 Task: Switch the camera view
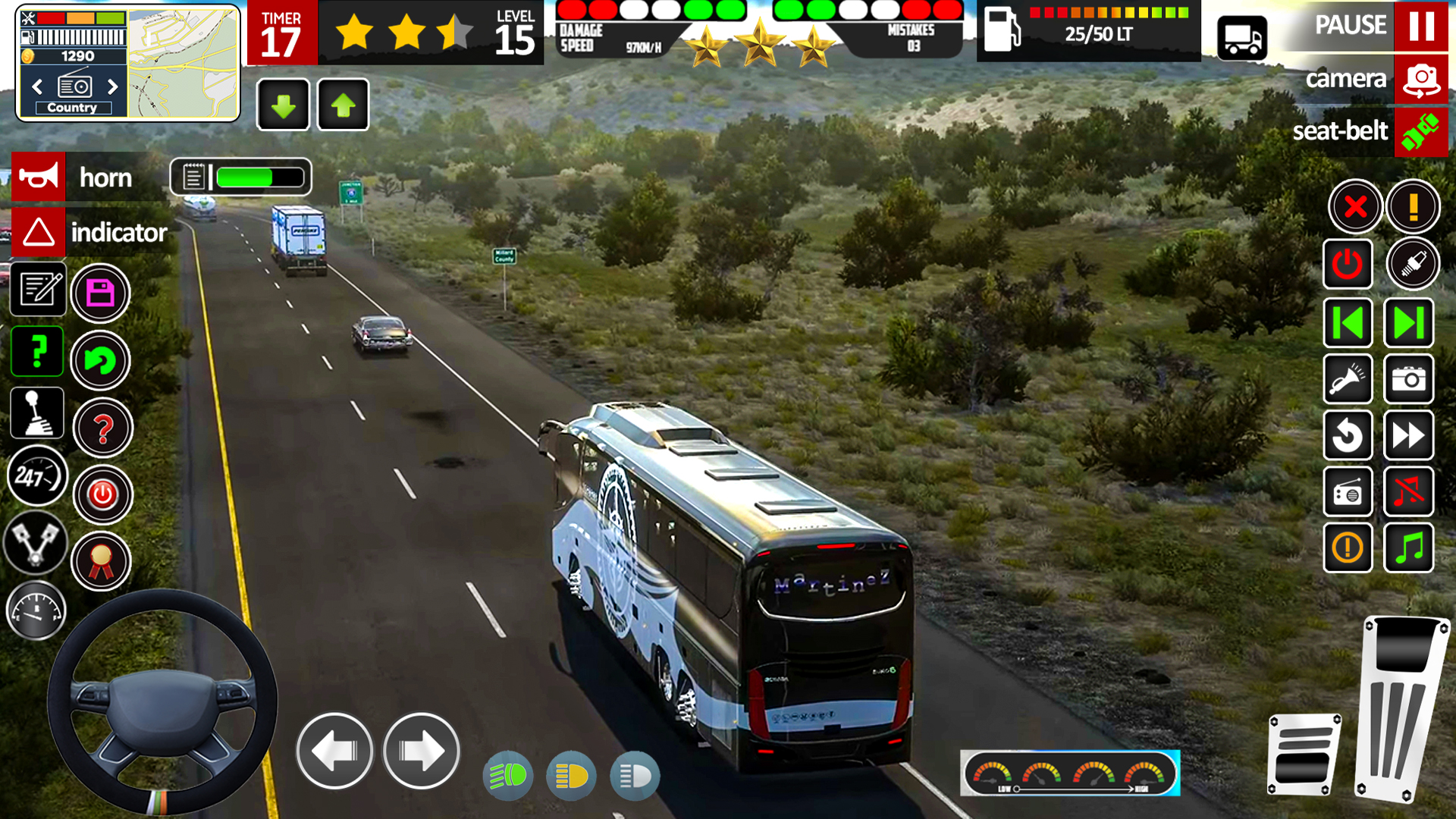[1420, 79]
